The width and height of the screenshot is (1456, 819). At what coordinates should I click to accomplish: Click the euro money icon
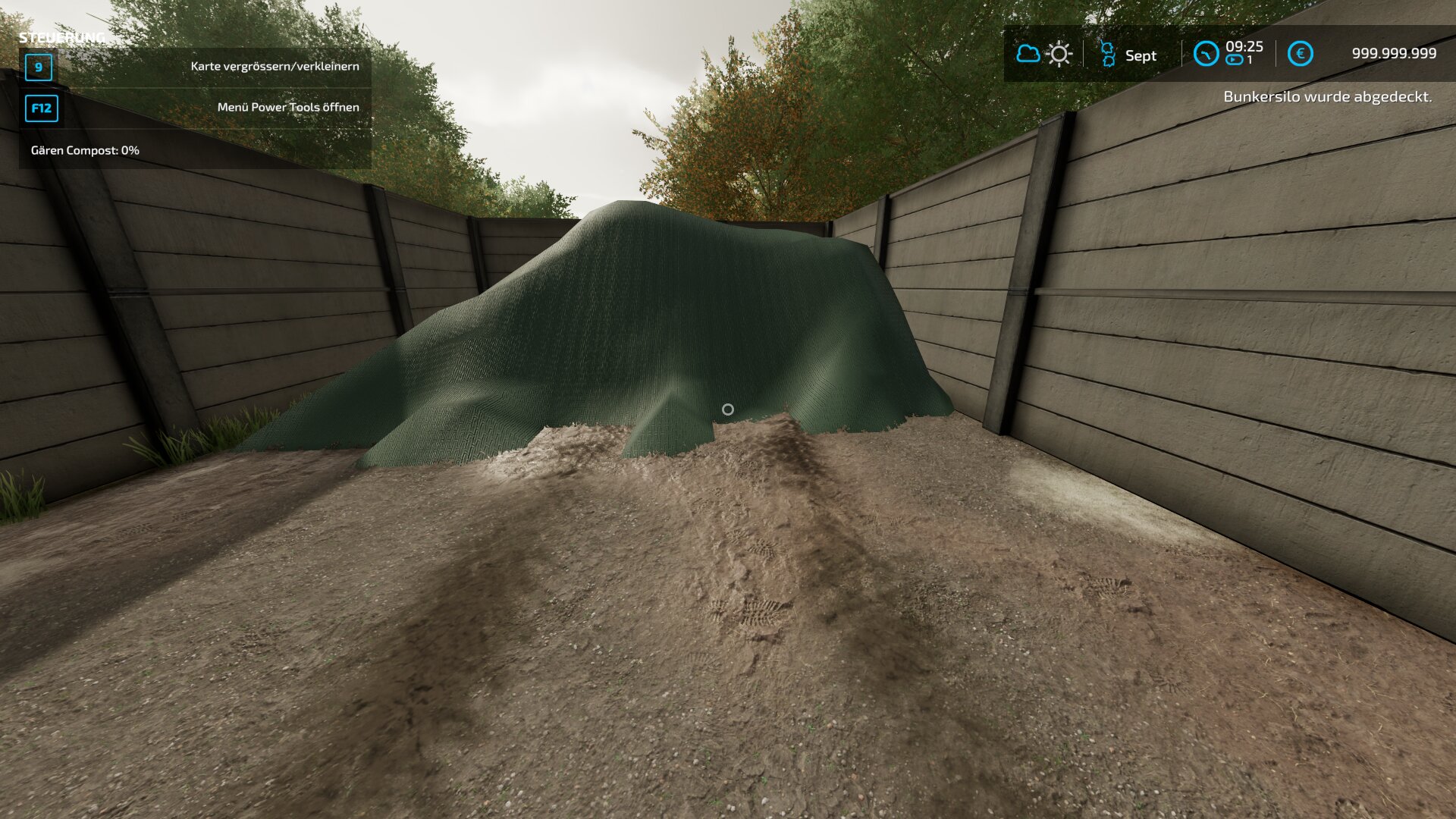coord(1300,54)
